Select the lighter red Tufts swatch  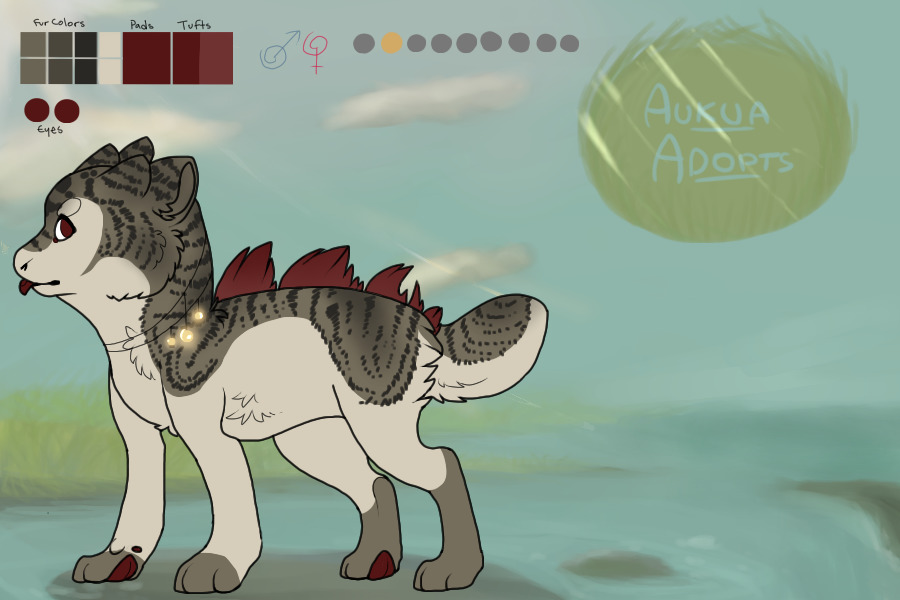point(216,58)
